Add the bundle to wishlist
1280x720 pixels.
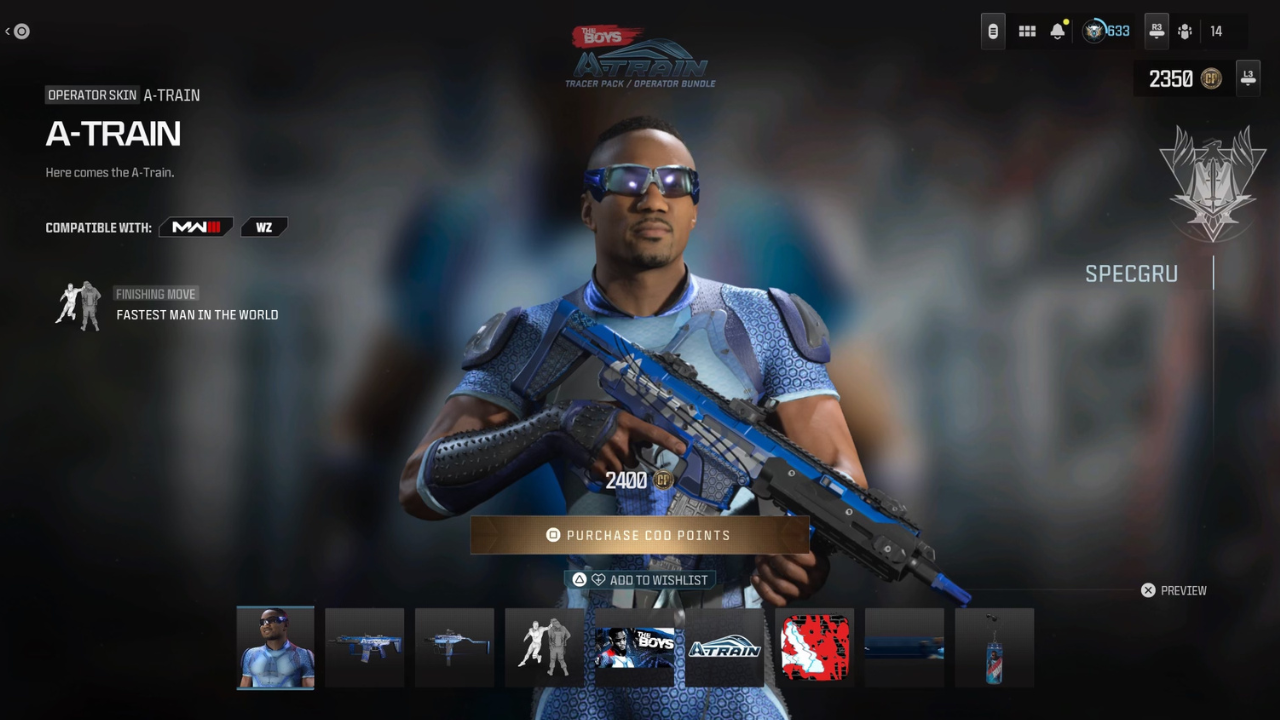click(640, 579)
